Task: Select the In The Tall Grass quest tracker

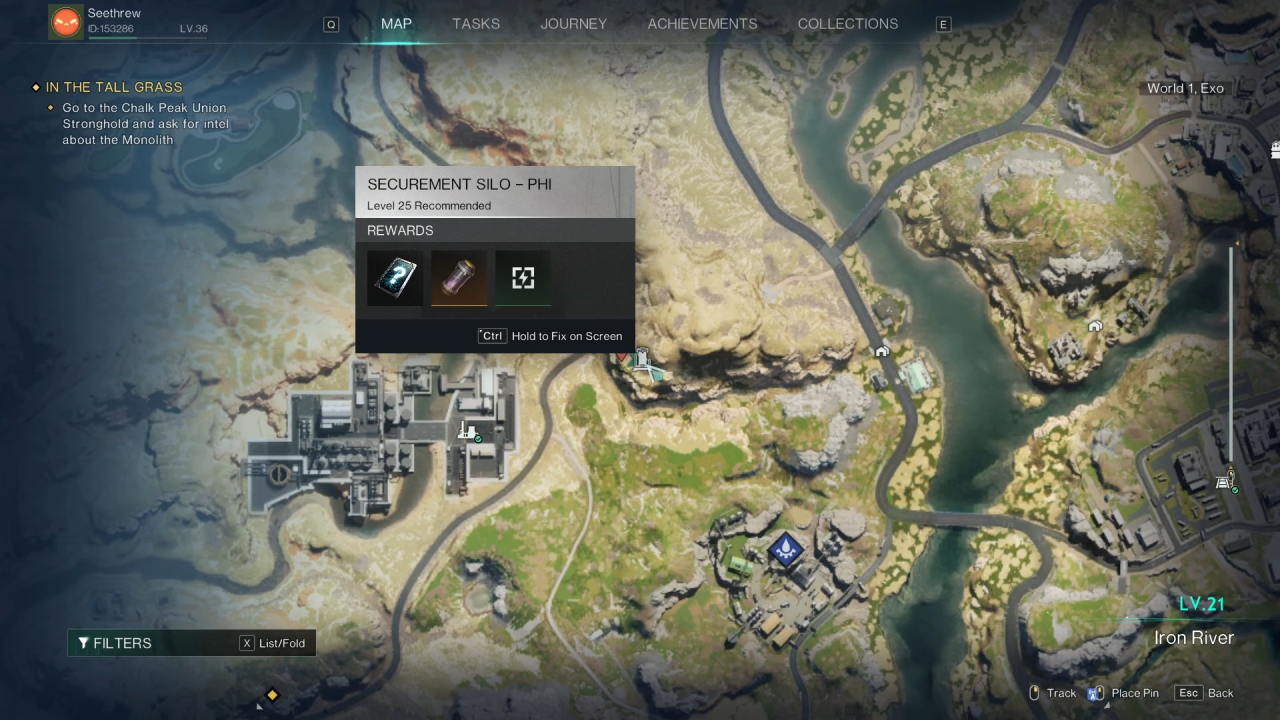Action: pyautogui.click(x=114, y=88)
